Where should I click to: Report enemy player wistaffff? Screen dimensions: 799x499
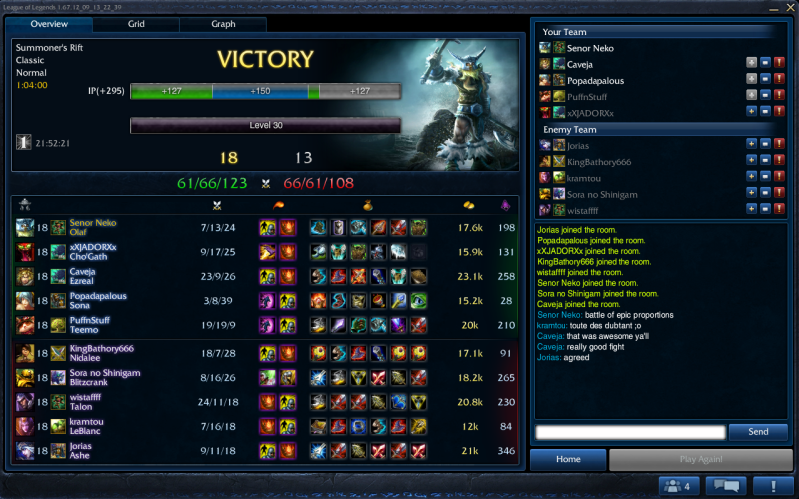pyautogui.click(x=779, y=209)
